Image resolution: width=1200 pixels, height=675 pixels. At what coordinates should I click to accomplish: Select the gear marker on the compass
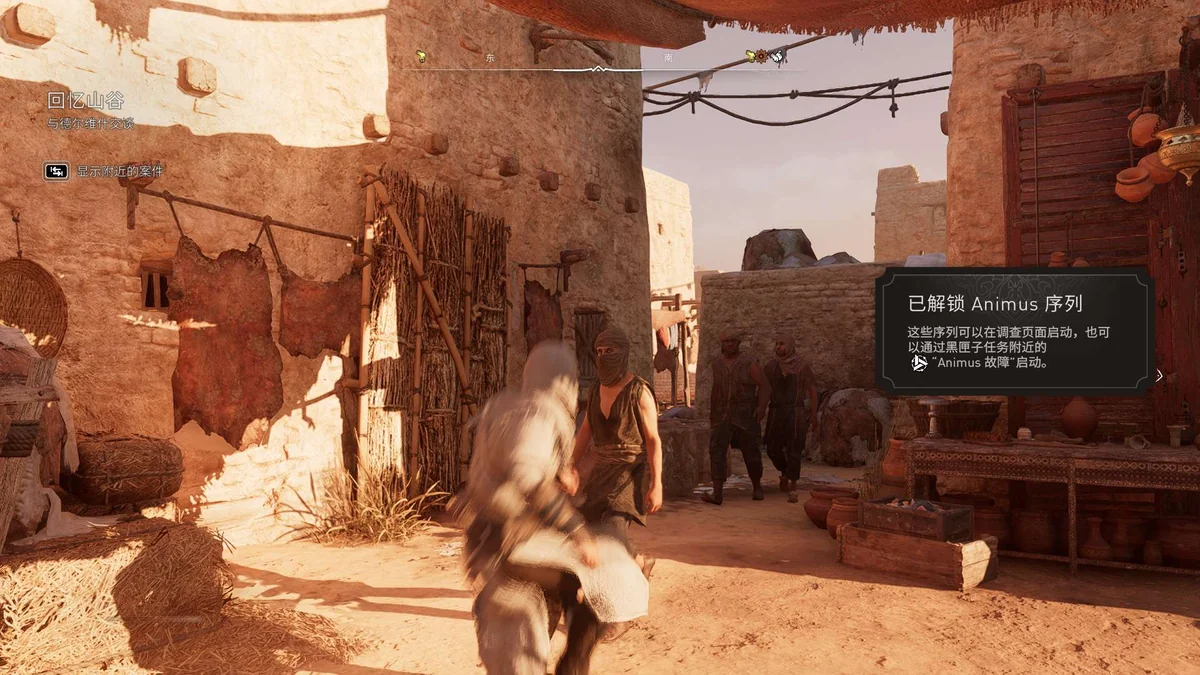761,56
